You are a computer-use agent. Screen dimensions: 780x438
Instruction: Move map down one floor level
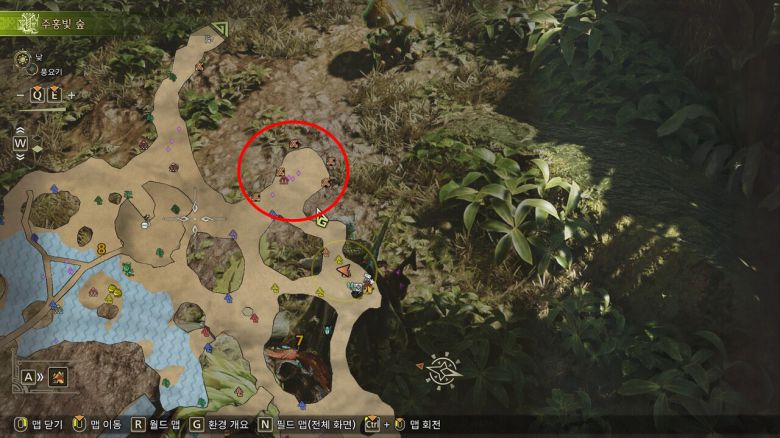coord(20,156)
